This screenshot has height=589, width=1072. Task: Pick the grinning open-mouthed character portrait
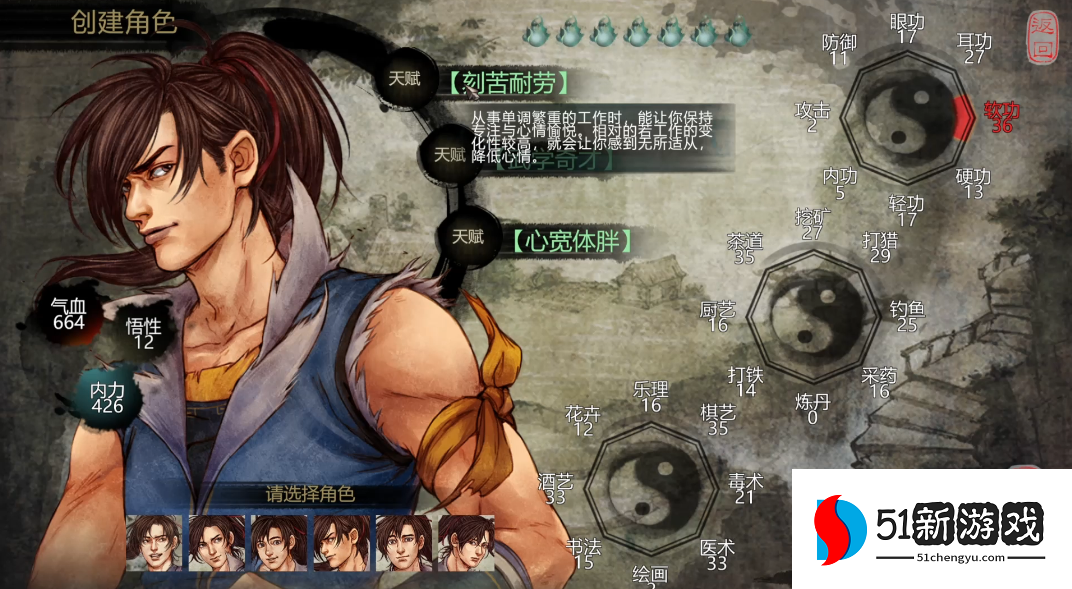pyautogui.click(x=154, y=543)
